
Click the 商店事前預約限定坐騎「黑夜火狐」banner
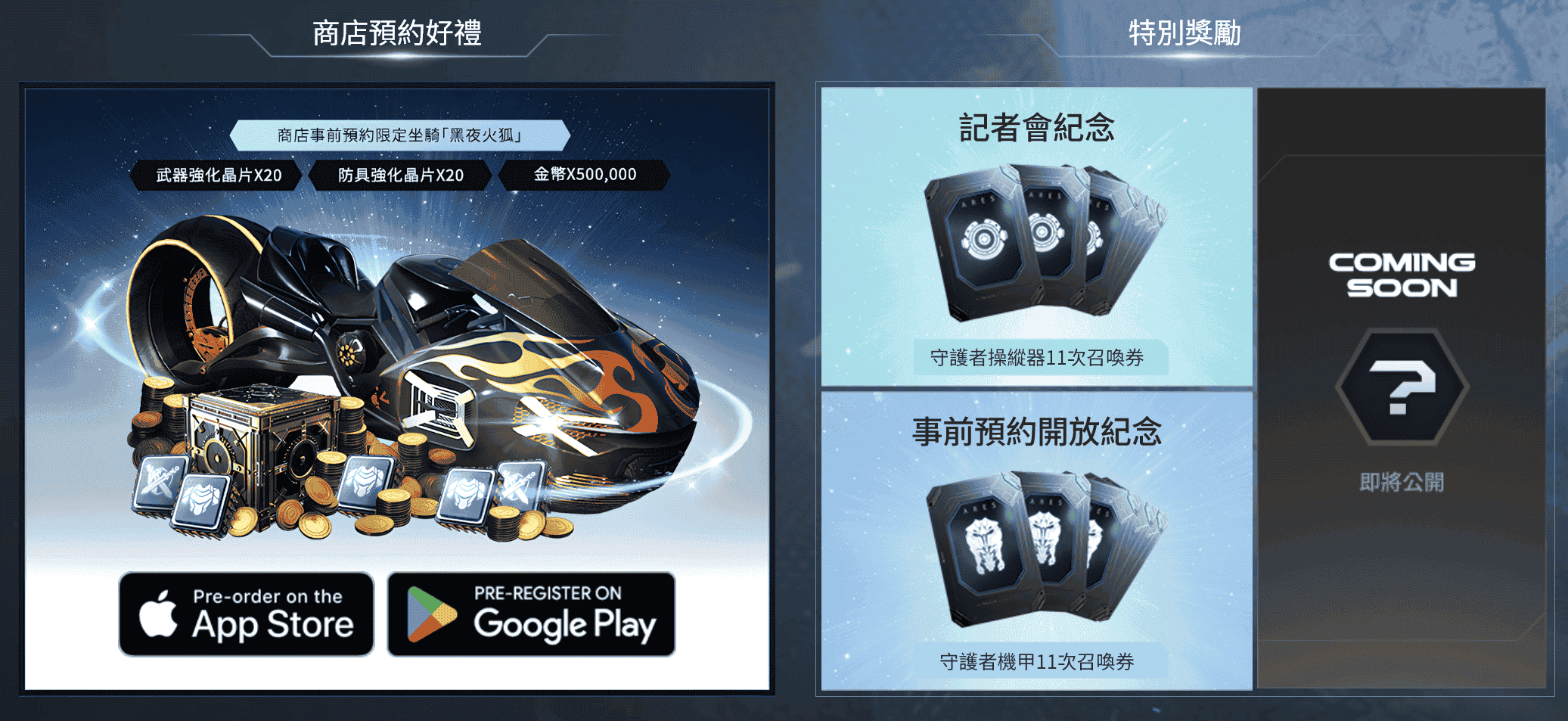[400, 134]
